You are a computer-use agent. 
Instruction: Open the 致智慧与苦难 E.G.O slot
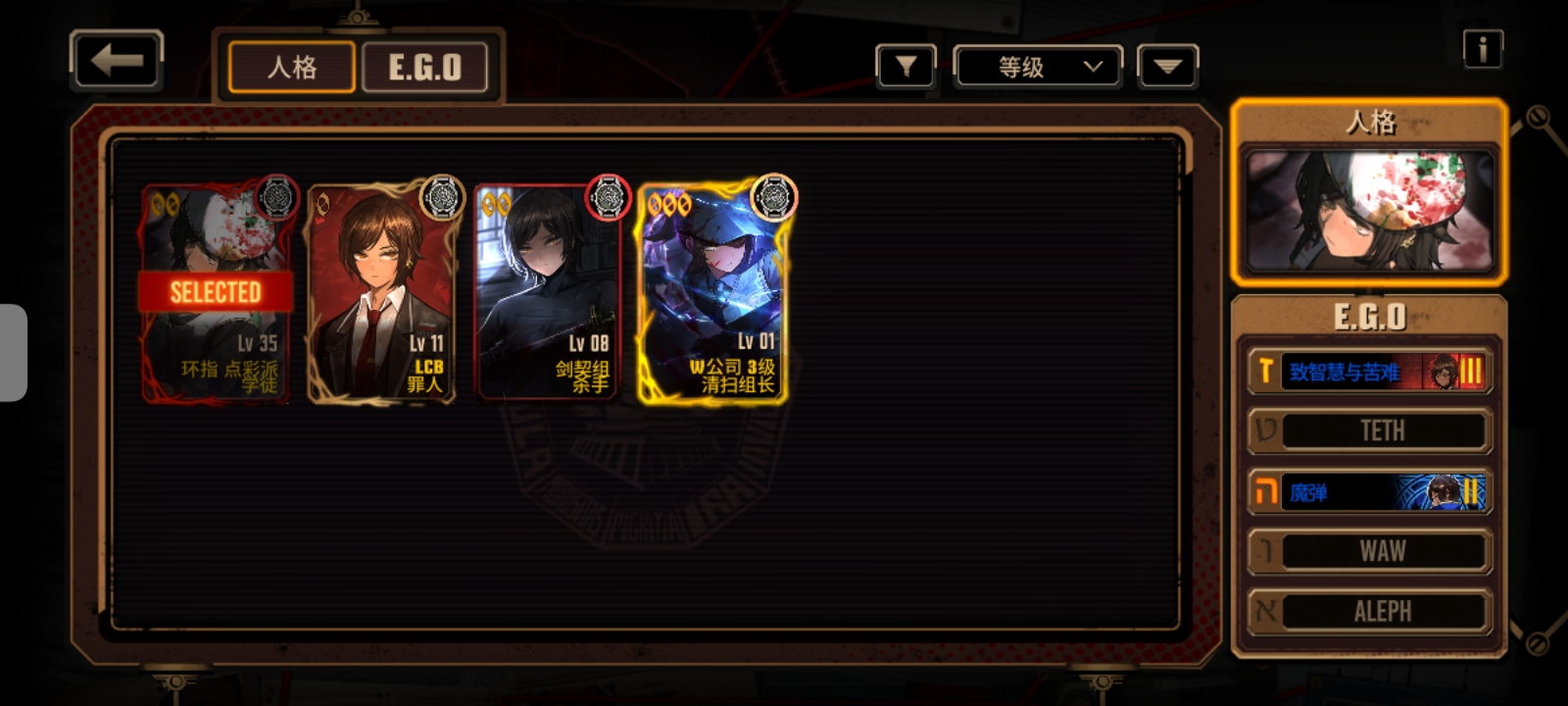(1369, 372)
